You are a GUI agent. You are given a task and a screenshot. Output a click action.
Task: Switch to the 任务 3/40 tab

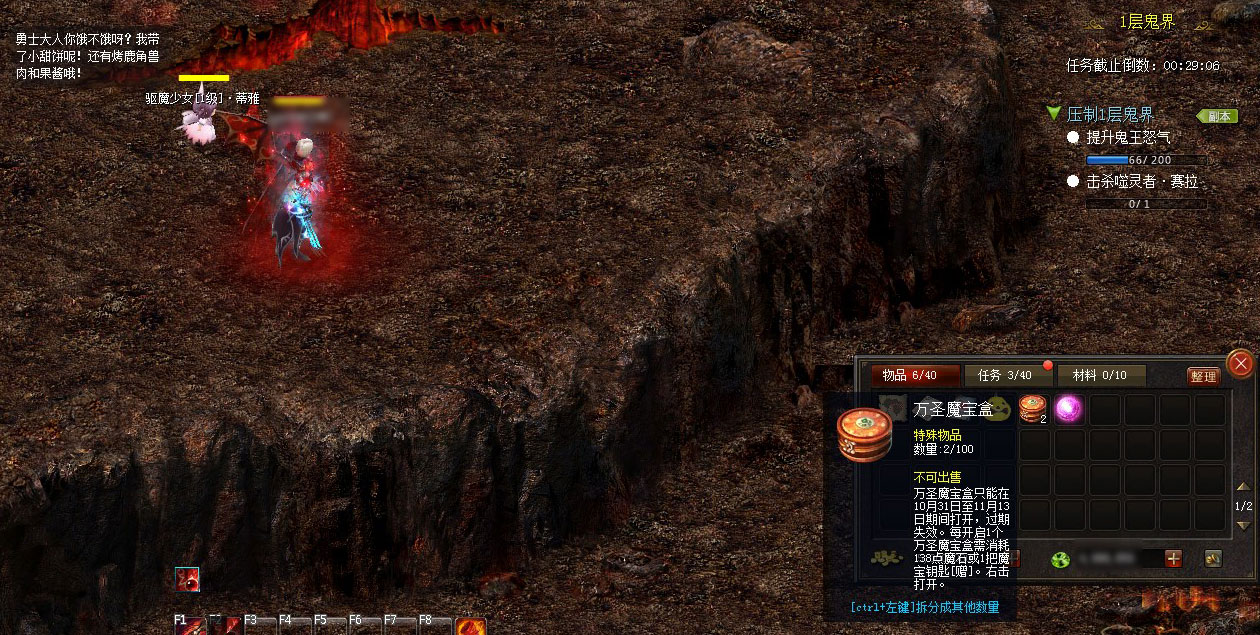click(x=1005, y=375)
